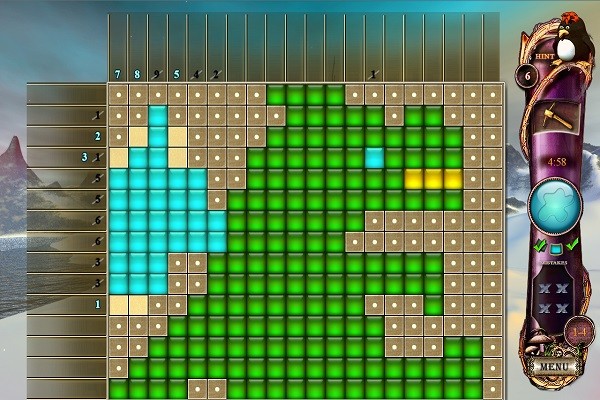600x400 pixels.
Task: Mark the single cyan tile among green tiles
Action: point(375,157)
